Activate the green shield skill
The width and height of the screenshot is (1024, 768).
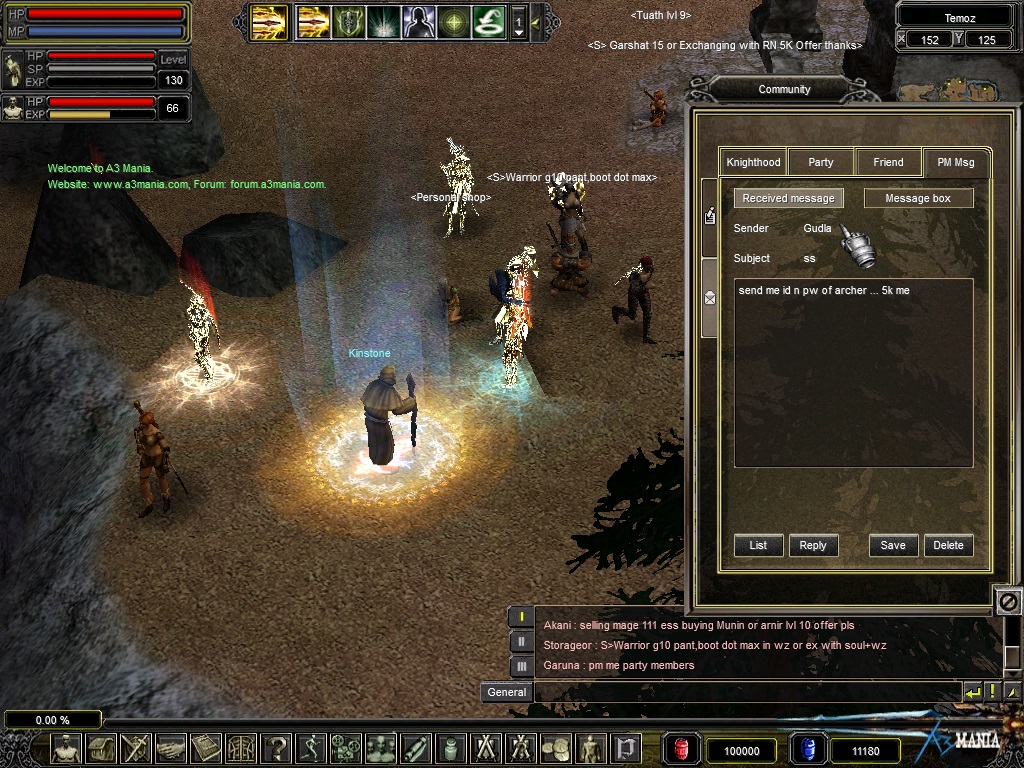pos(348,21)
